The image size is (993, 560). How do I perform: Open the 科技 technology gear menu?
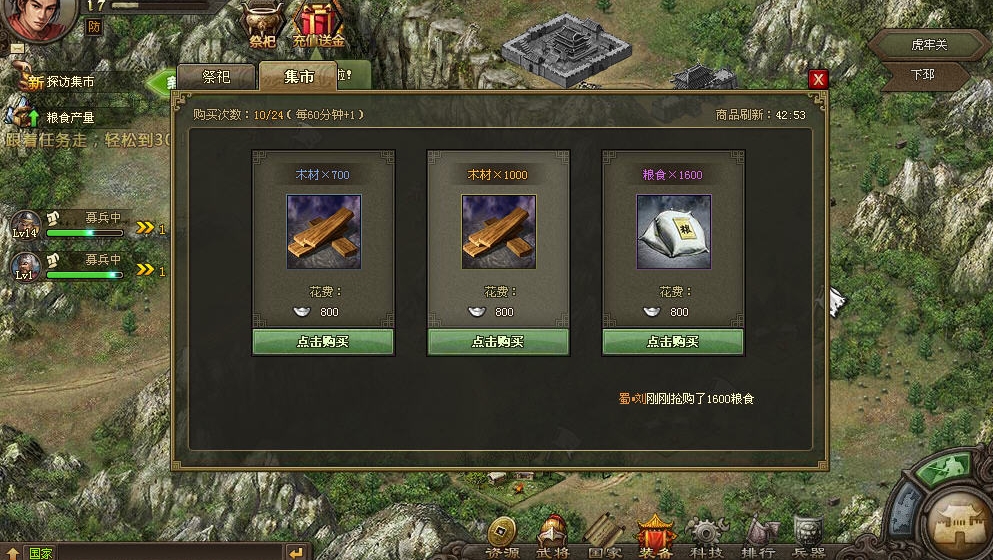707,537
